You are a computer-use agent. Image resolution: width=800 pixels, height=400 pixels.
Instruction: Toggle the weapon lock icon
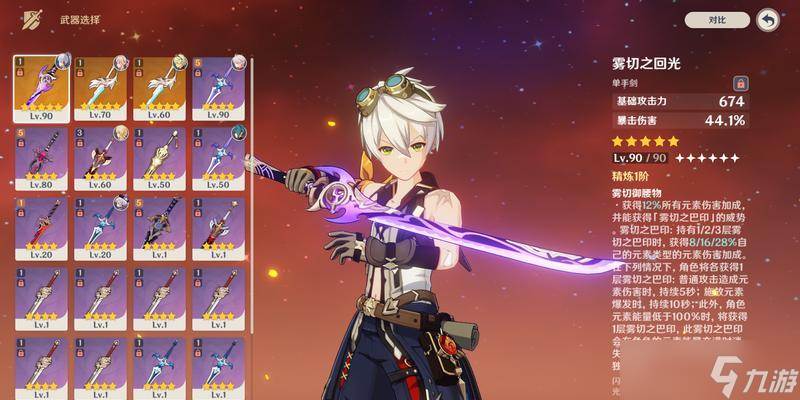point(741,84)
